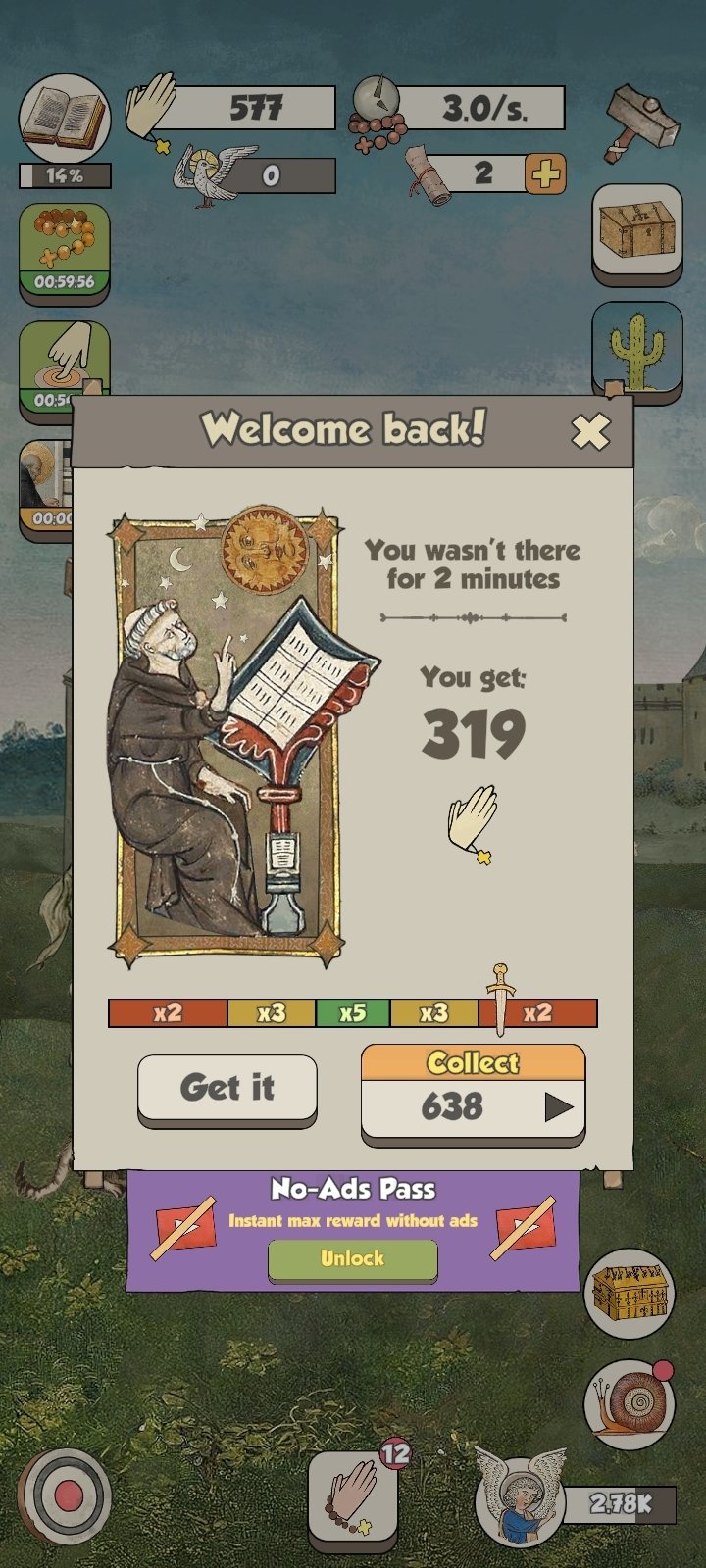Open the praying hands menu with 12 badge
This screenshot has width=706, height=1568.
point(353,1496)
